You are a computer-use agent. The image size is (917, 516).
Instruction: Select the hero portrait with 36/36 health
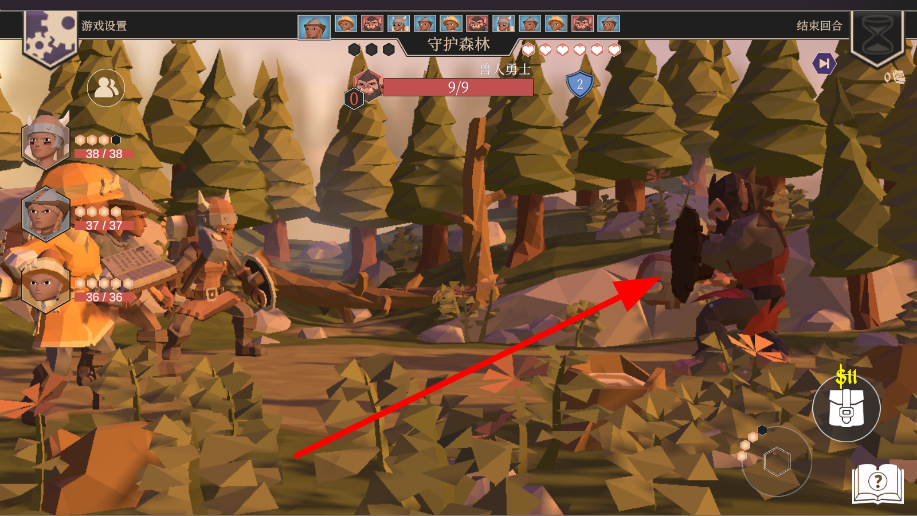click(x=45, y=284)
